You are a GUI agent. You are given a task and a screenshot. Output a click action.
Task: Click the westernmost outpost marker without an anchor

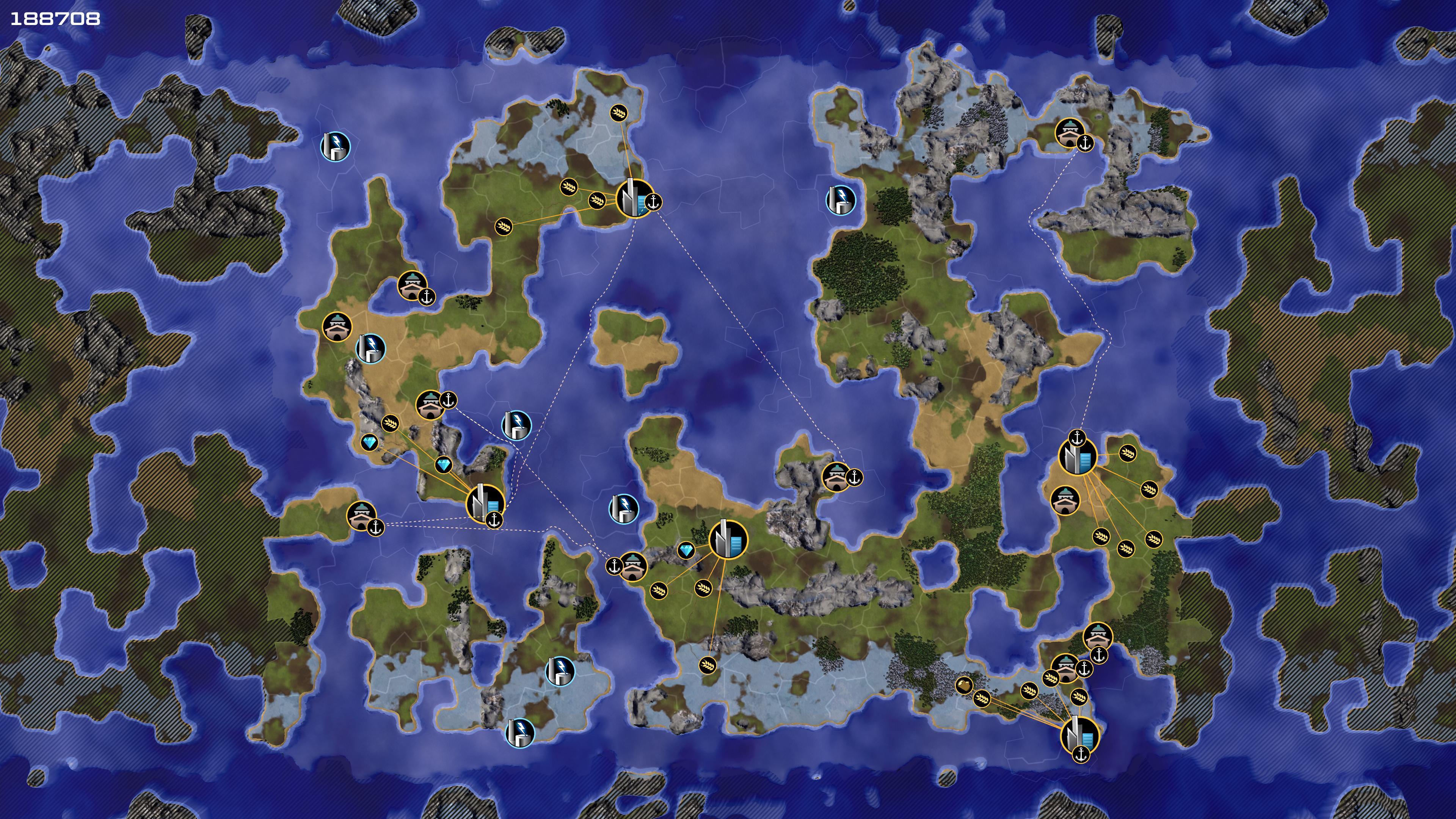coord(337,327)
